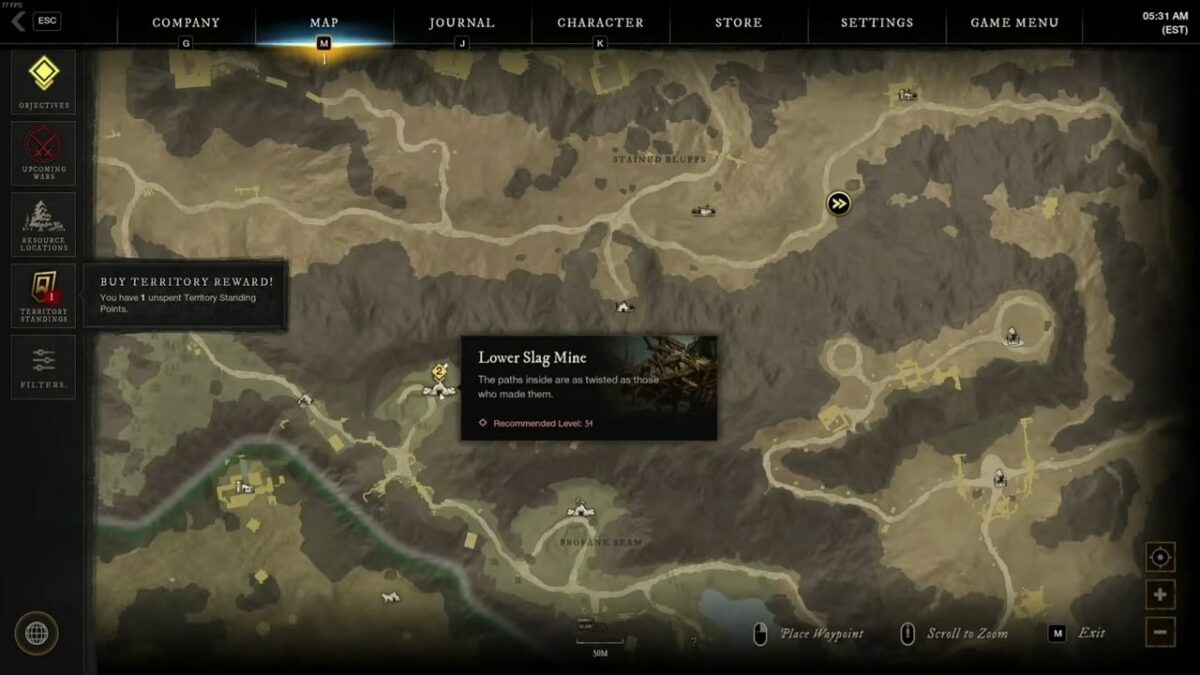The image size is (1200, 675).
Task: Zoom in the map with plus button
Action: tap(1160, 595)
